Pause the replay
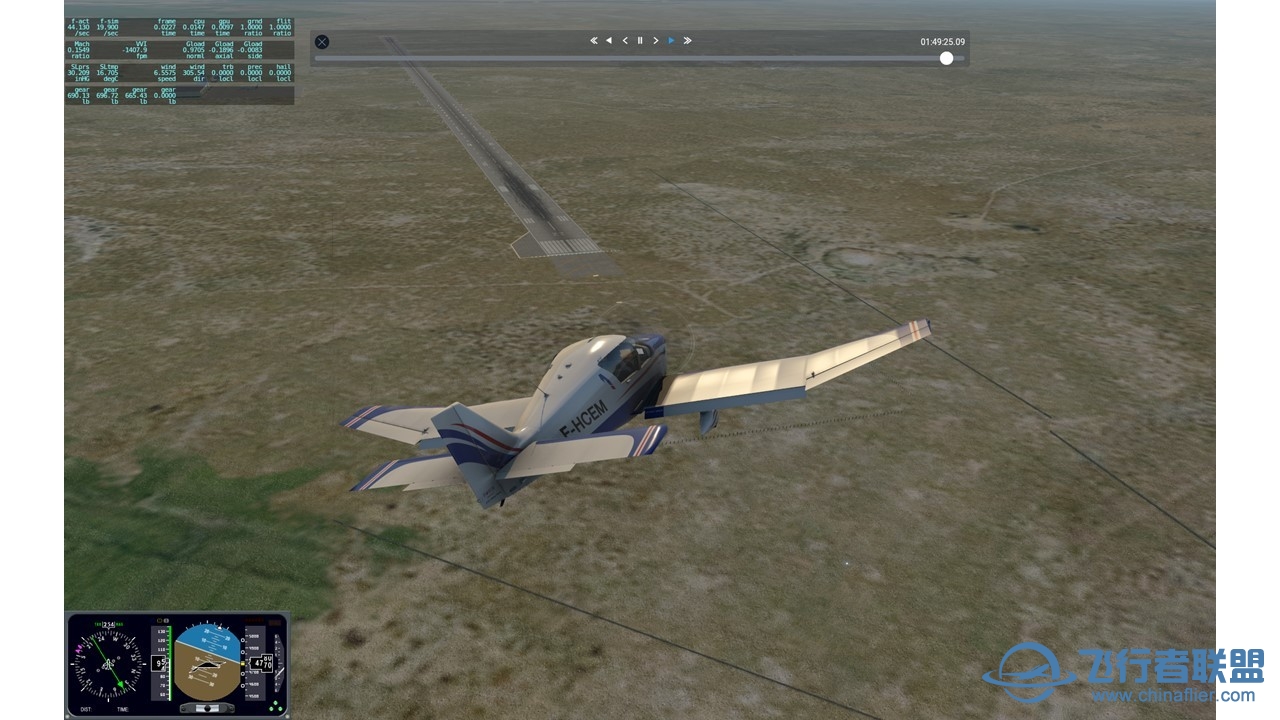1280x720 pixels. (640, 41)
